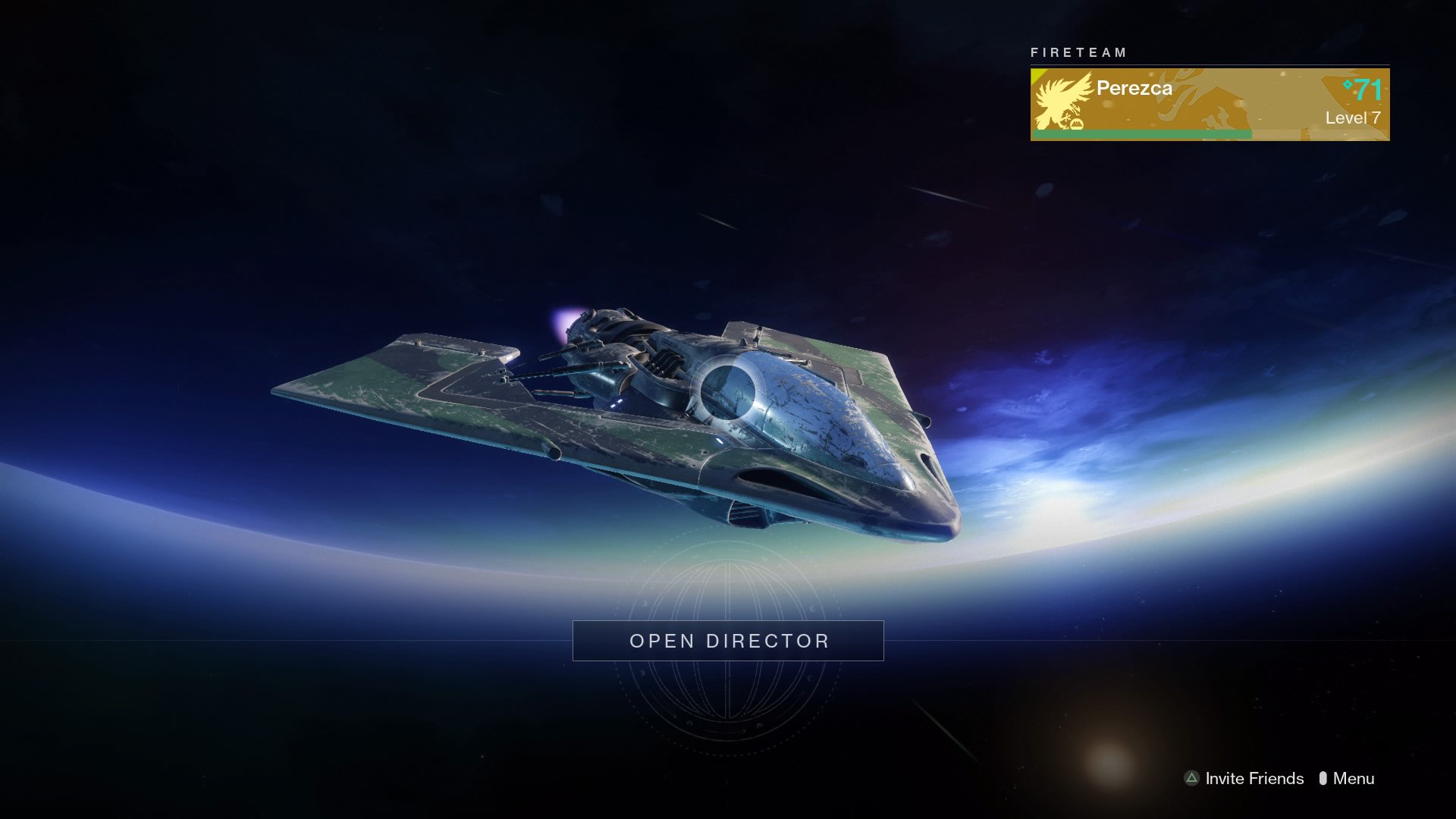Viewport: 1456px width, 819px height.
Task: Open the Menu
Action: [1355, 778]
